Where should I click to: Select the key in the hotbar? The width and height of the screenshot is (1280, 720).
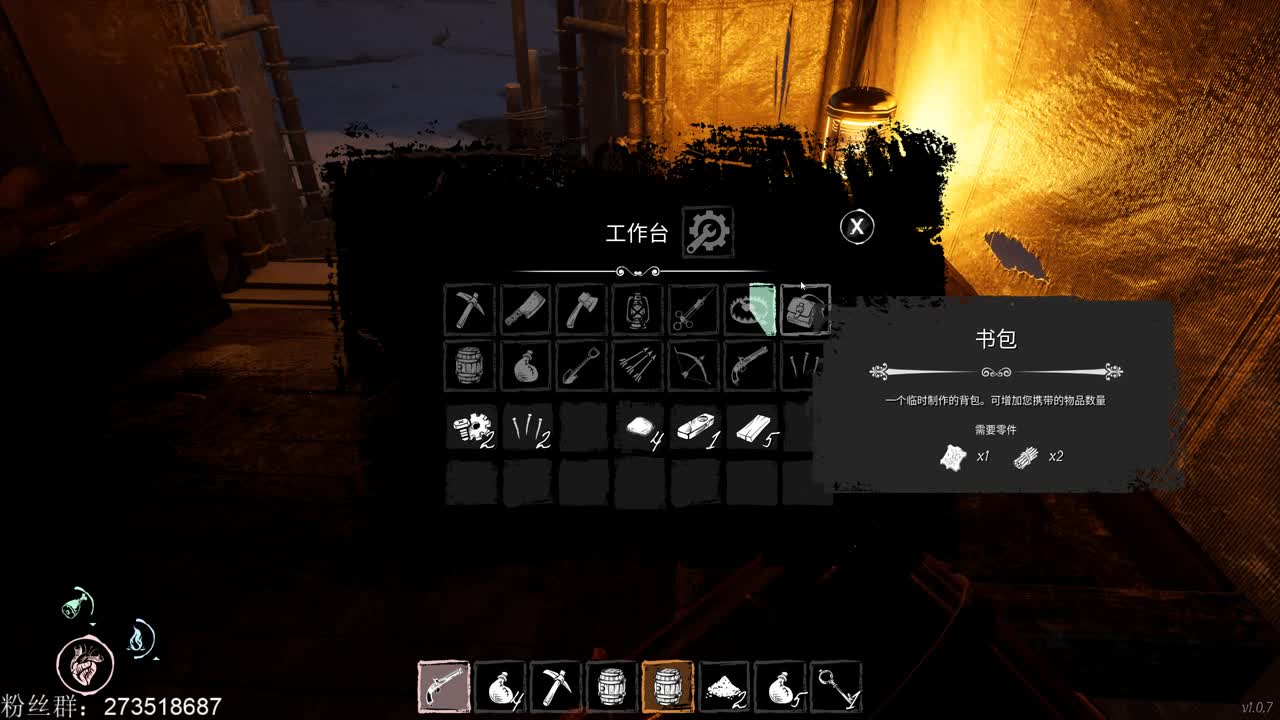click(835, 687)
